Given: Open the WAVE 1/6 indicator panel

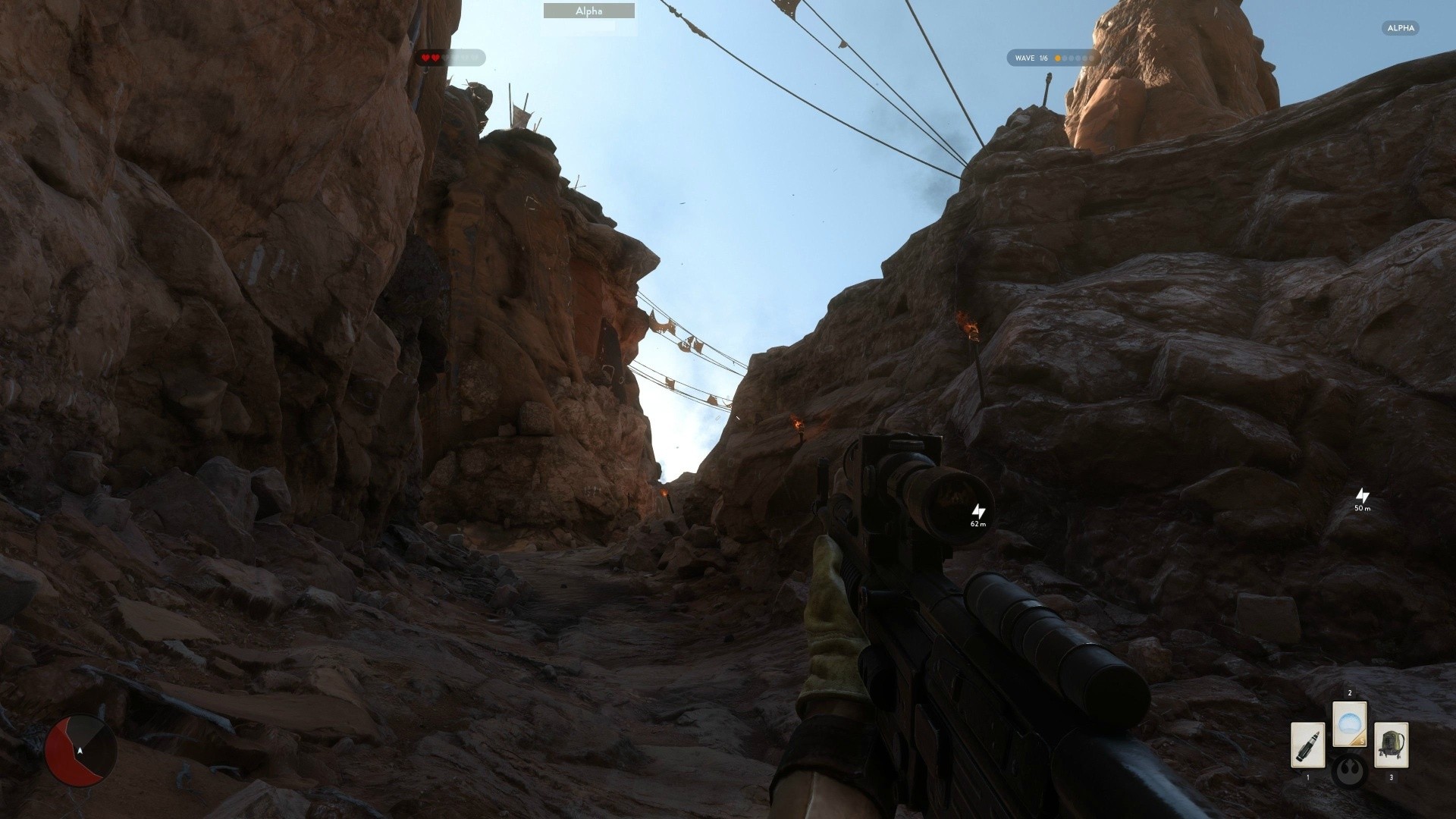Looking at the screenshot, I should [1051, 58].
